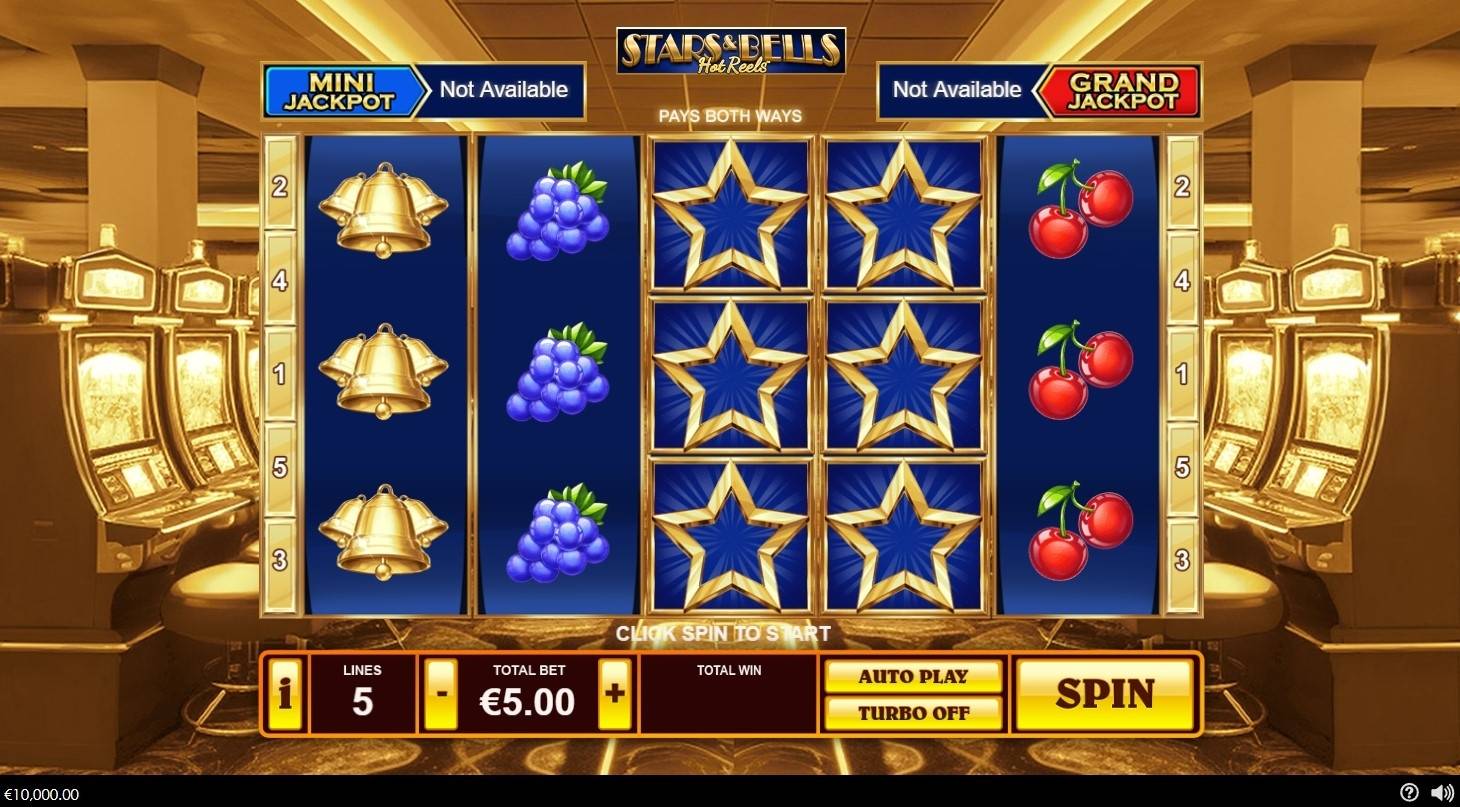Click the LINES display showing 5
The width and height of the screenshot is (1460, 807).
[365, 693]
